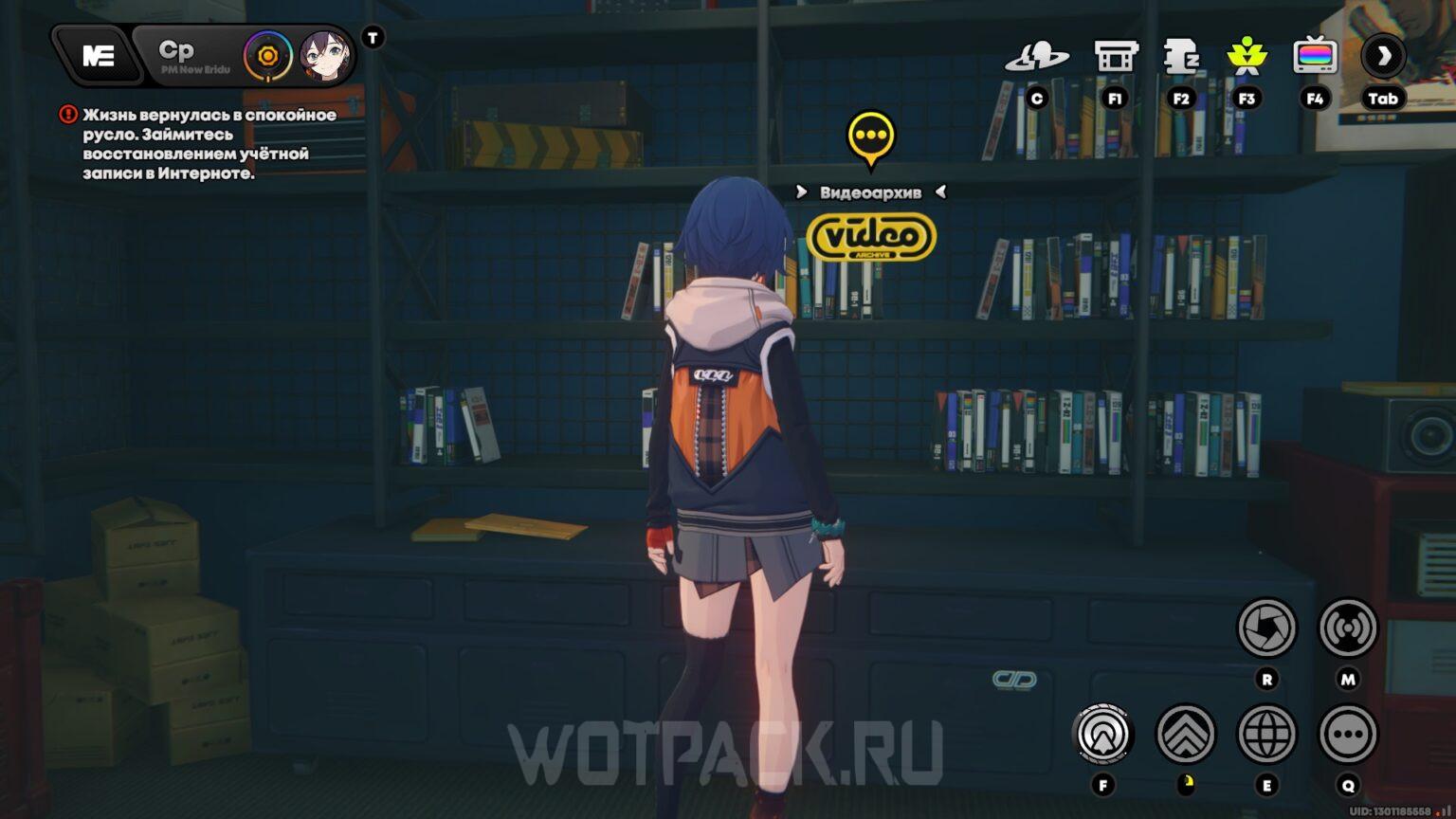Activate photo mode with the camera shutter icon
The height and width of the screenshot is (819, 1456).
[1267, 626]
